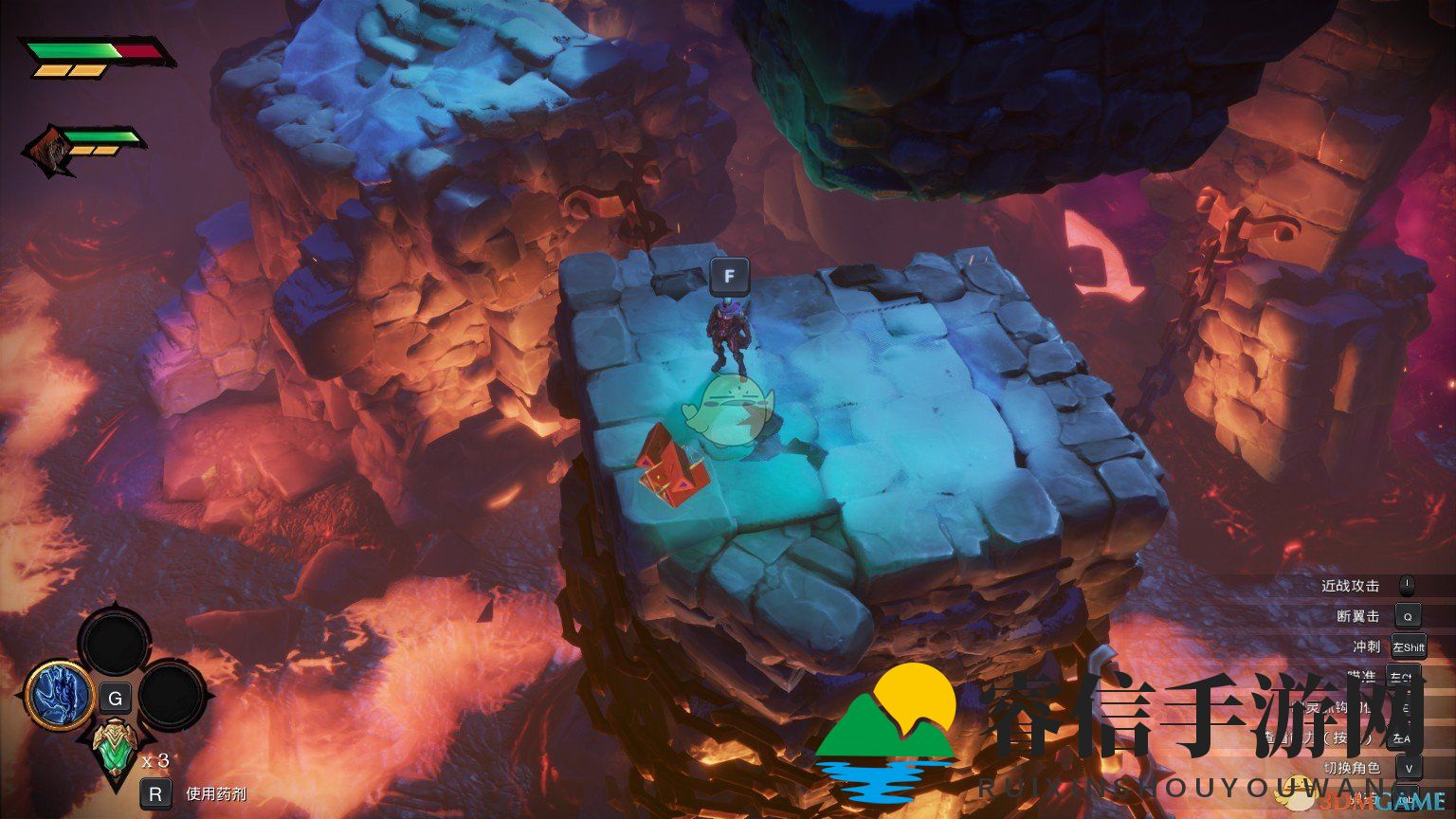
Task: Activate the blue lightning ability icon
Action: point(59,695)
